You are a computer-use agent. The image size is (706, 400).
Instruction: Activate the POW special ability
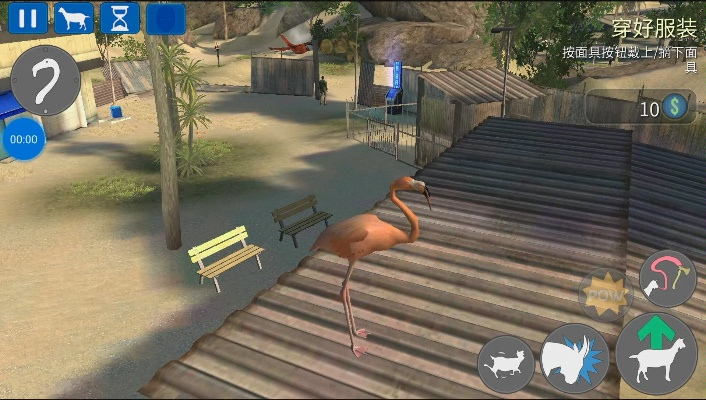pos(605,296)
